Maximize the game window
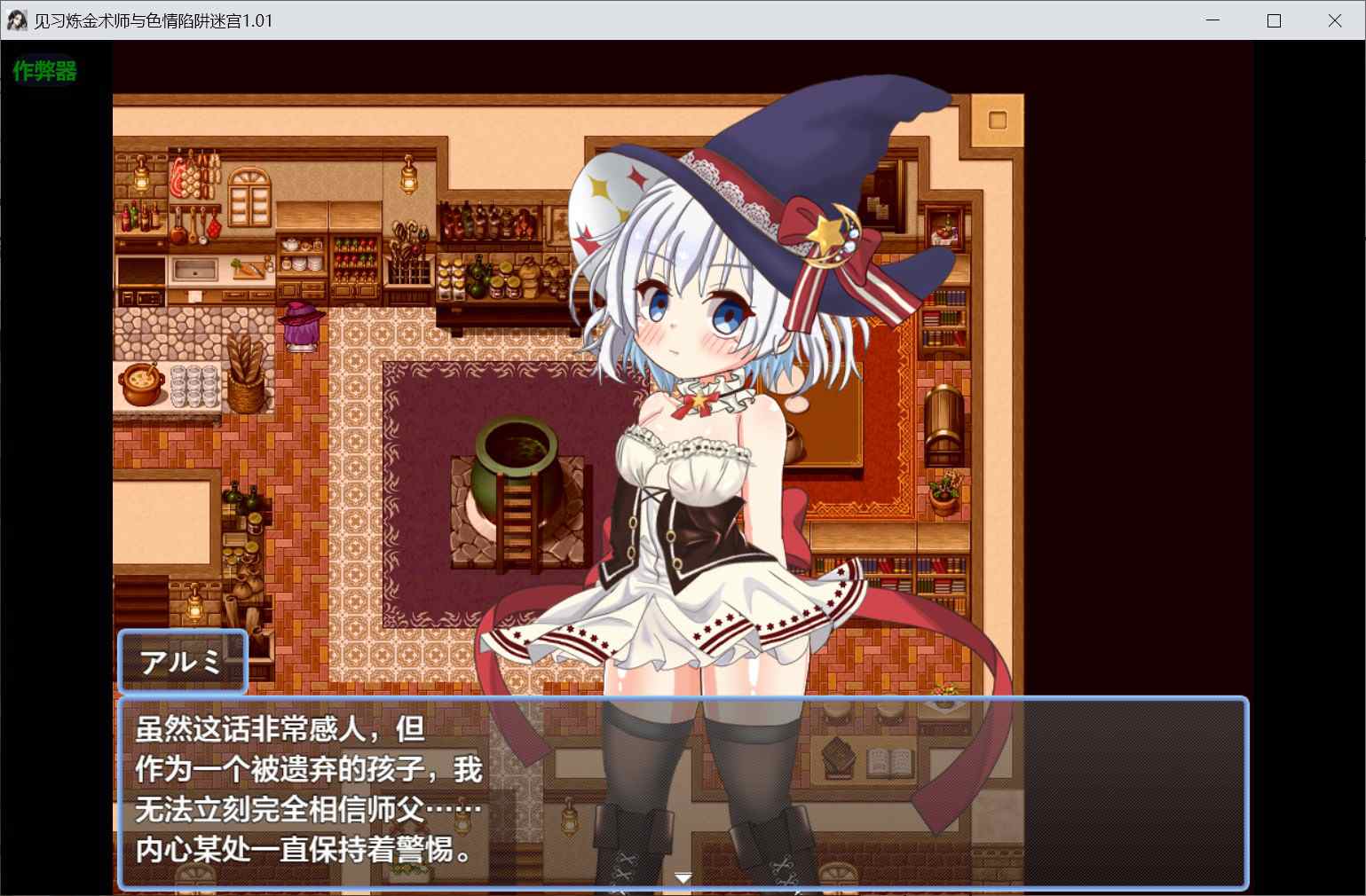Screen dimensions: 1366x896 pos(1274,20)
